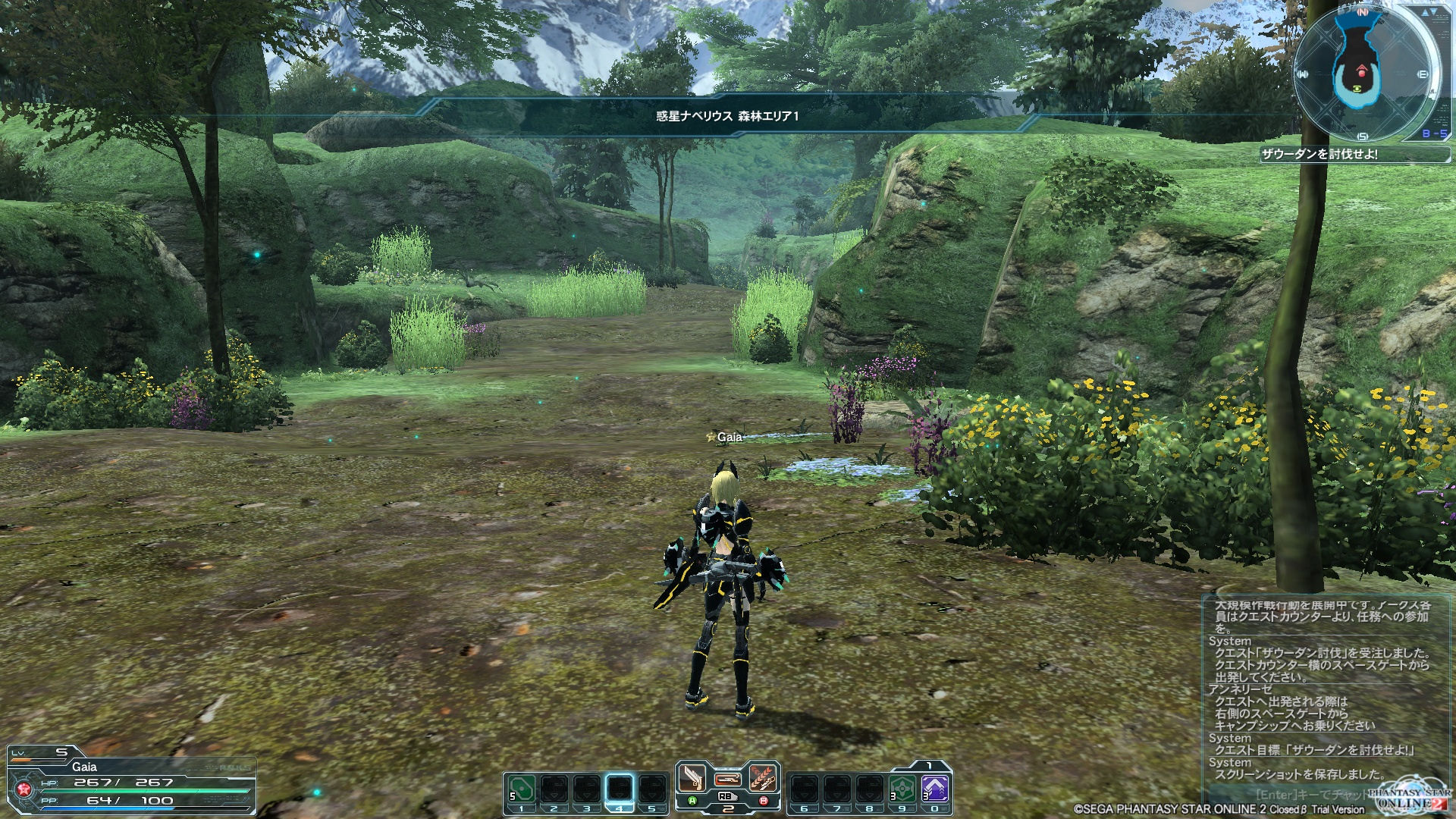Screen dimensions: 1456x819
Task: Activate the purple chevron skill in slot 0
Action: click(x=934, y=789)
